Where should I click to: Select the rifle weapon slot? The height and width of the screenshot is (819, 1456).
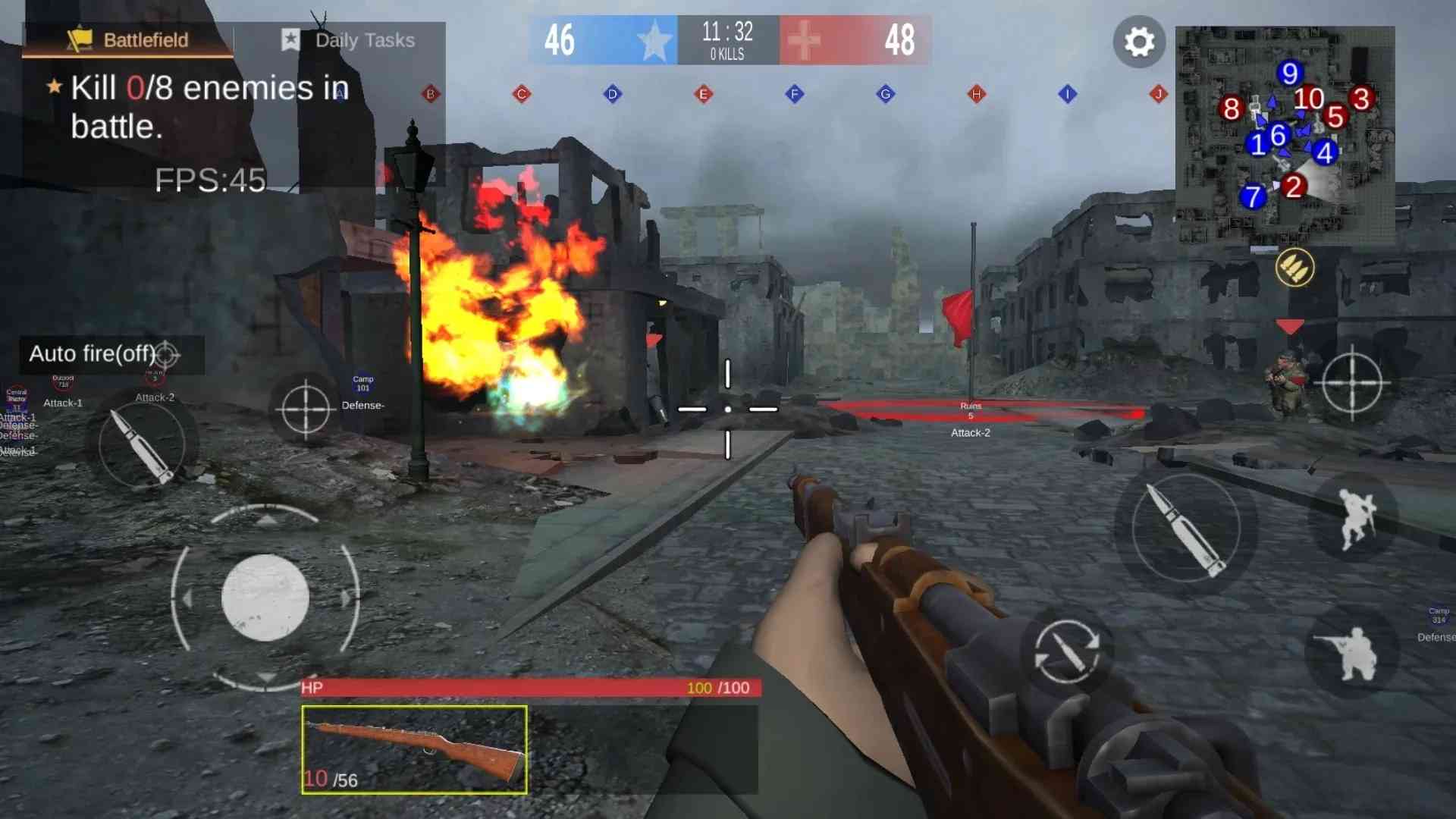(414, 749)
